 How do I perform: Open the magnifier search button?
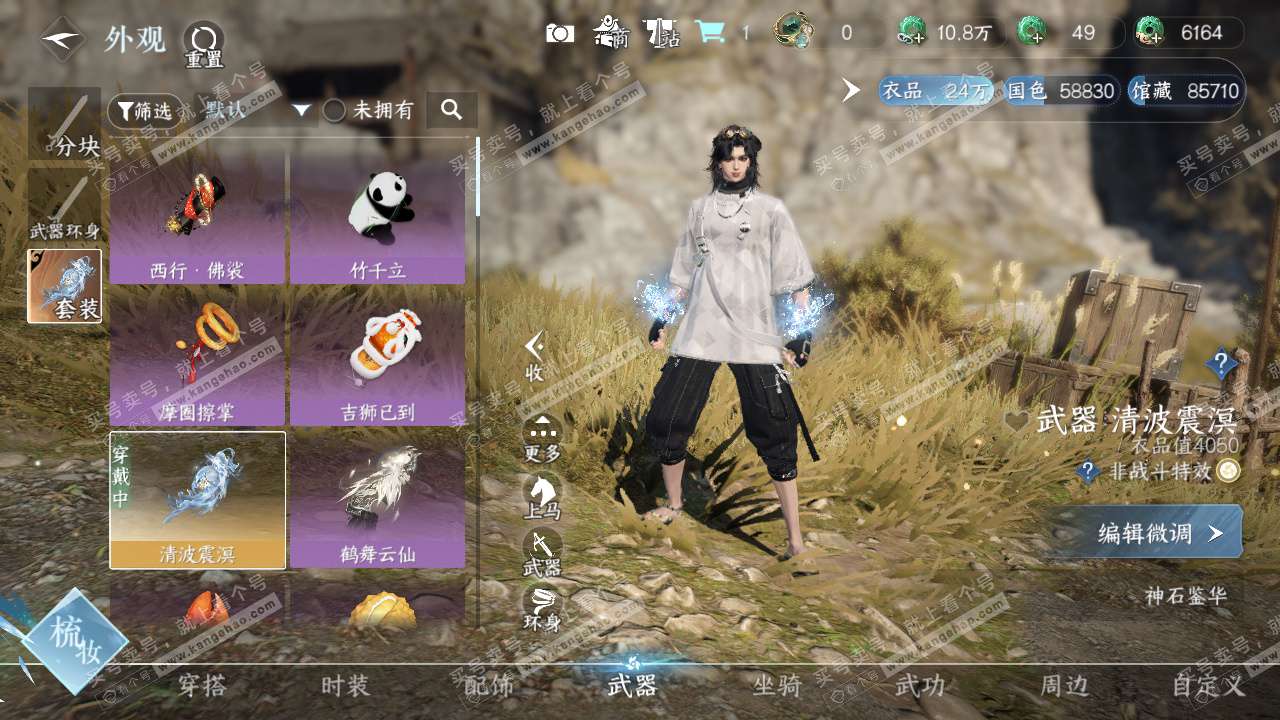452,110
